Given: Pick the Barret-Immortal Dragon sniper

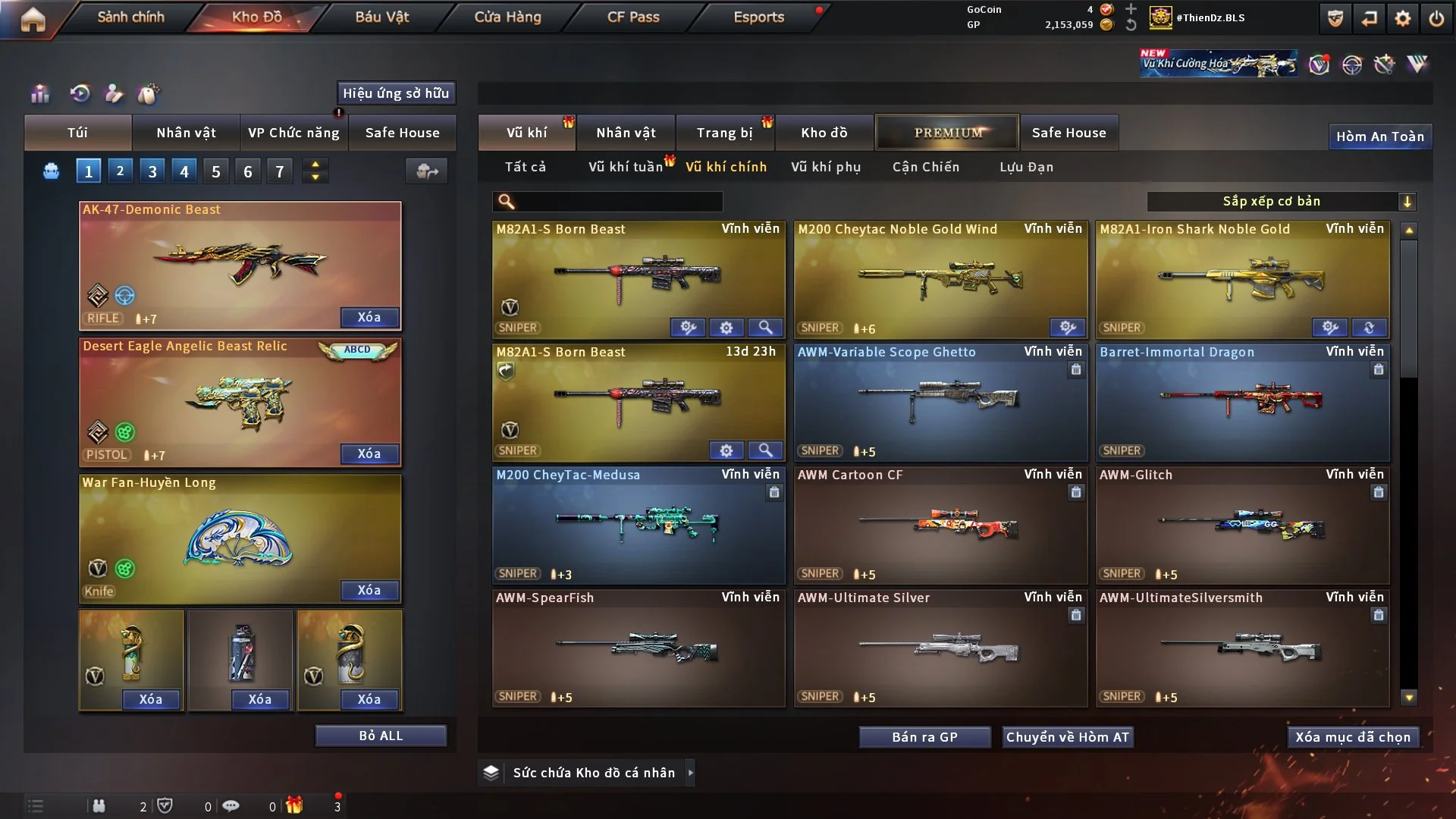Looking at the screenshot, I should coord(1242,402).
